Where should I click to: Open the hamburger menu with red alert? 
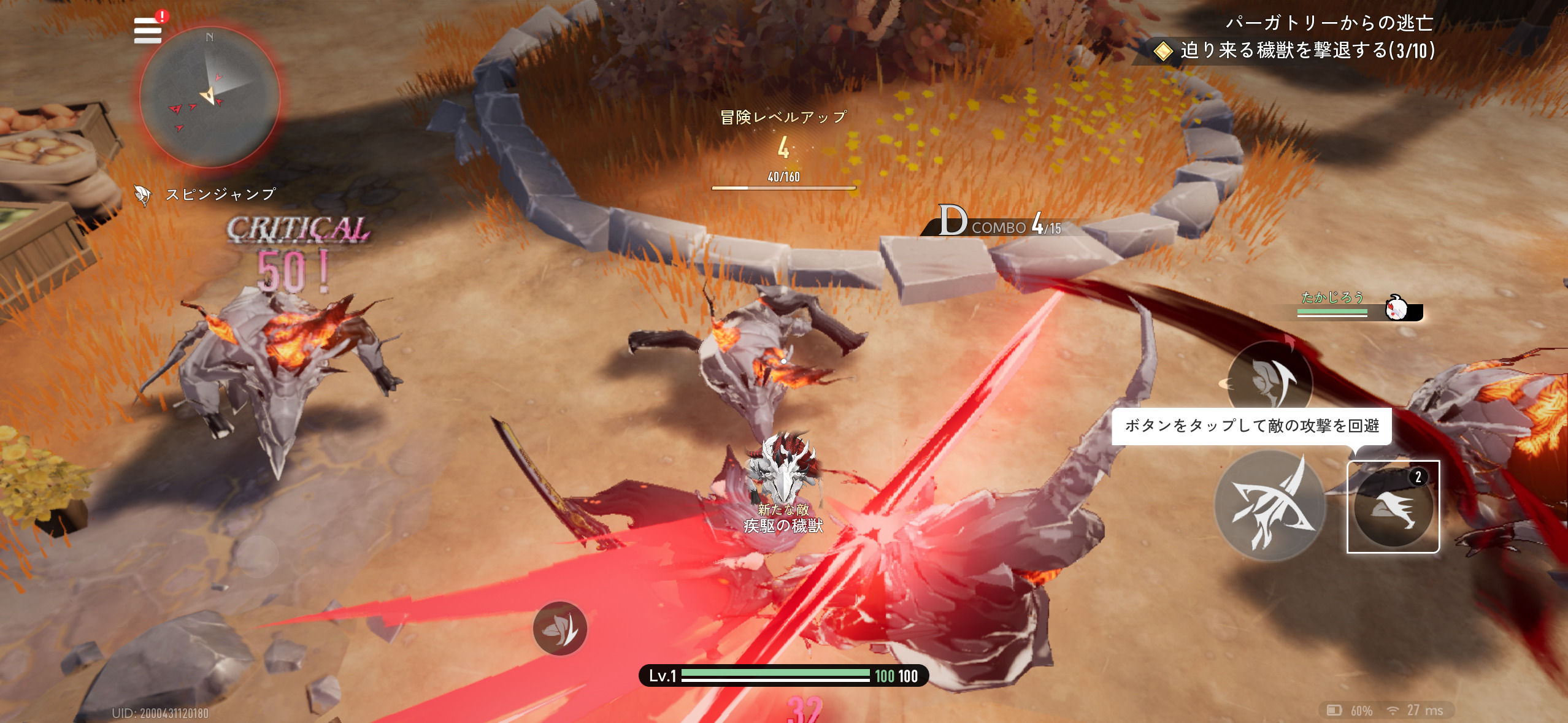pyautogui.click(x=148, y=30)
